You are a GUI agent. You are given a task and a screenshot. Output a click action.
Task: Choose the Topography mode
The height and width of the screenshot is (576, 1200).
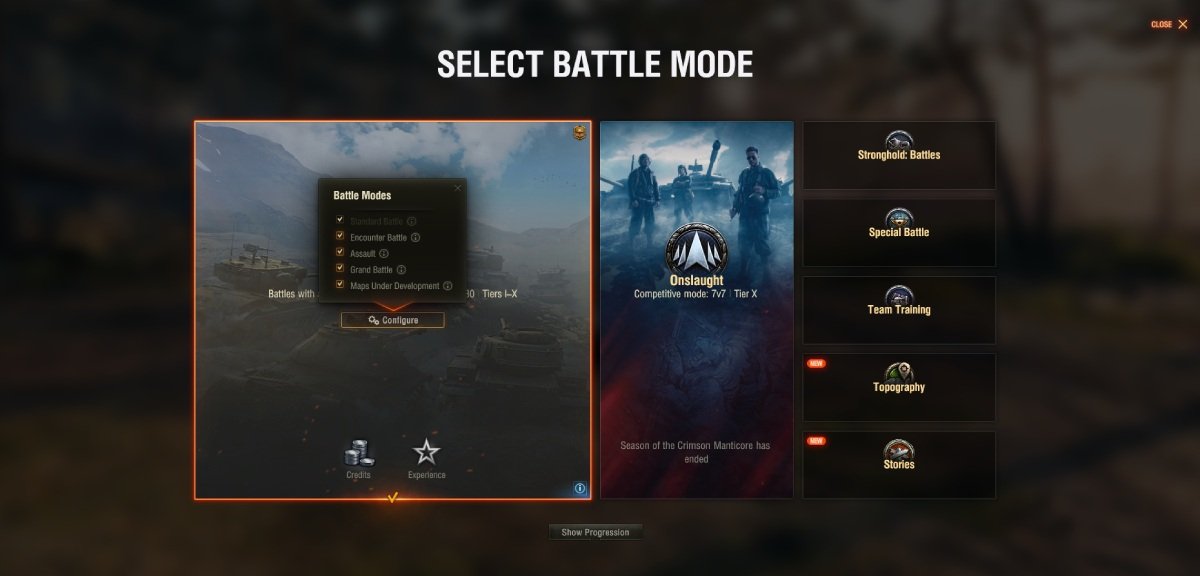click(x=899, y=387)
